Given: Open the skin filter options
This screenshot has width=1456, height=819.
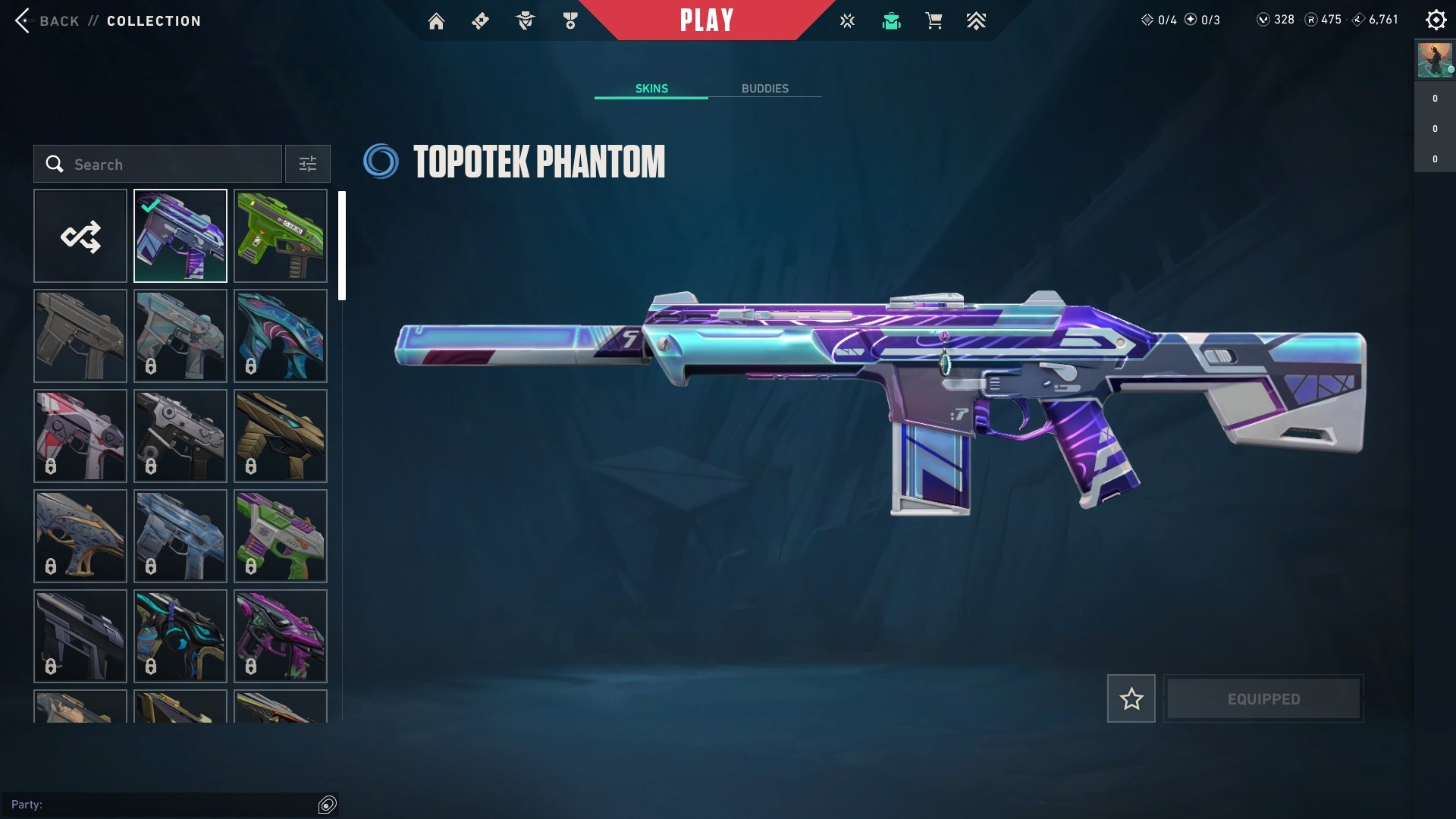Looking at the screenshot, I should pyautogui.click(x=308, y=164).
